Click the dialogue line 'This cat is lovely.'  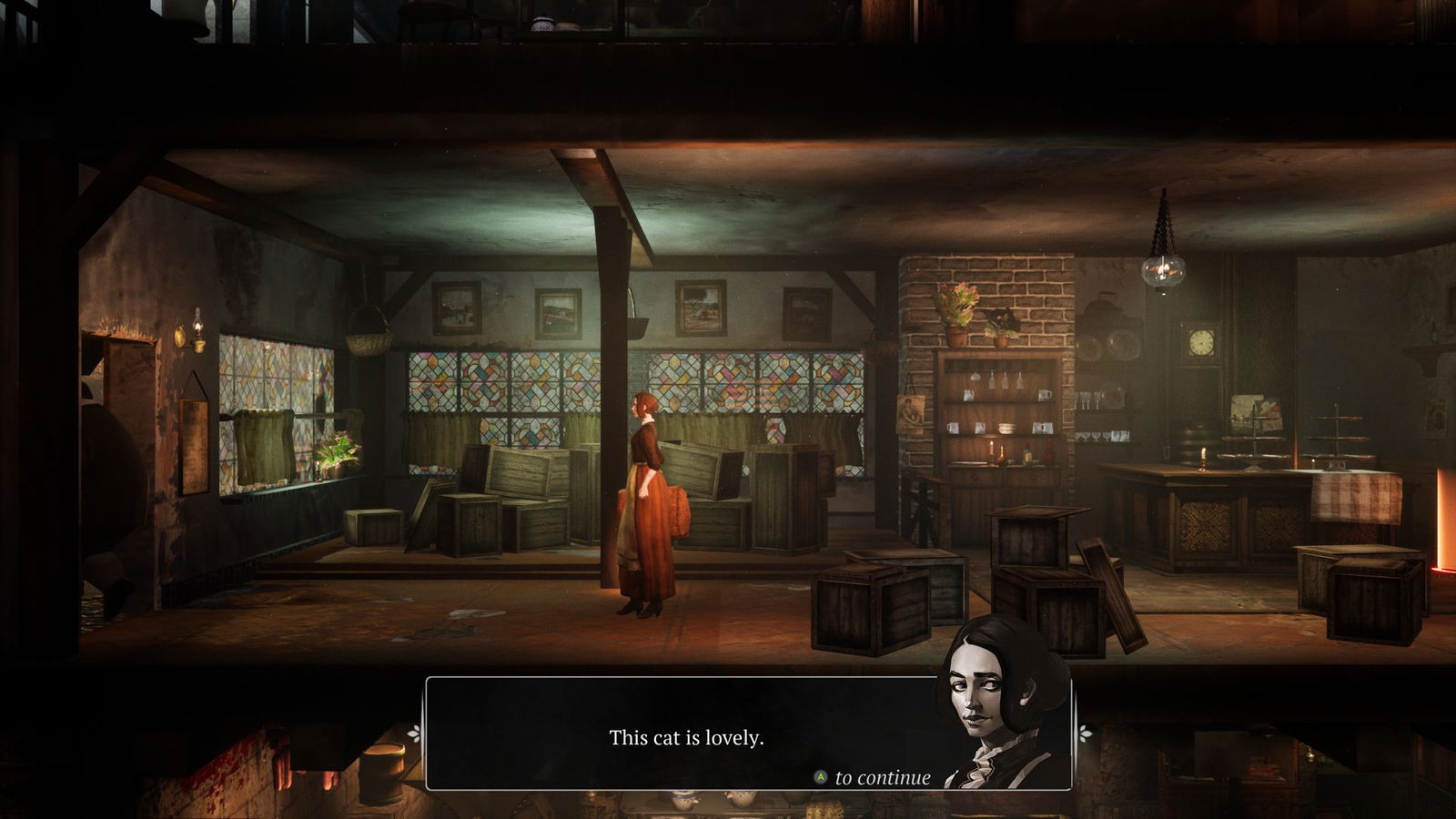coord(687,740)
